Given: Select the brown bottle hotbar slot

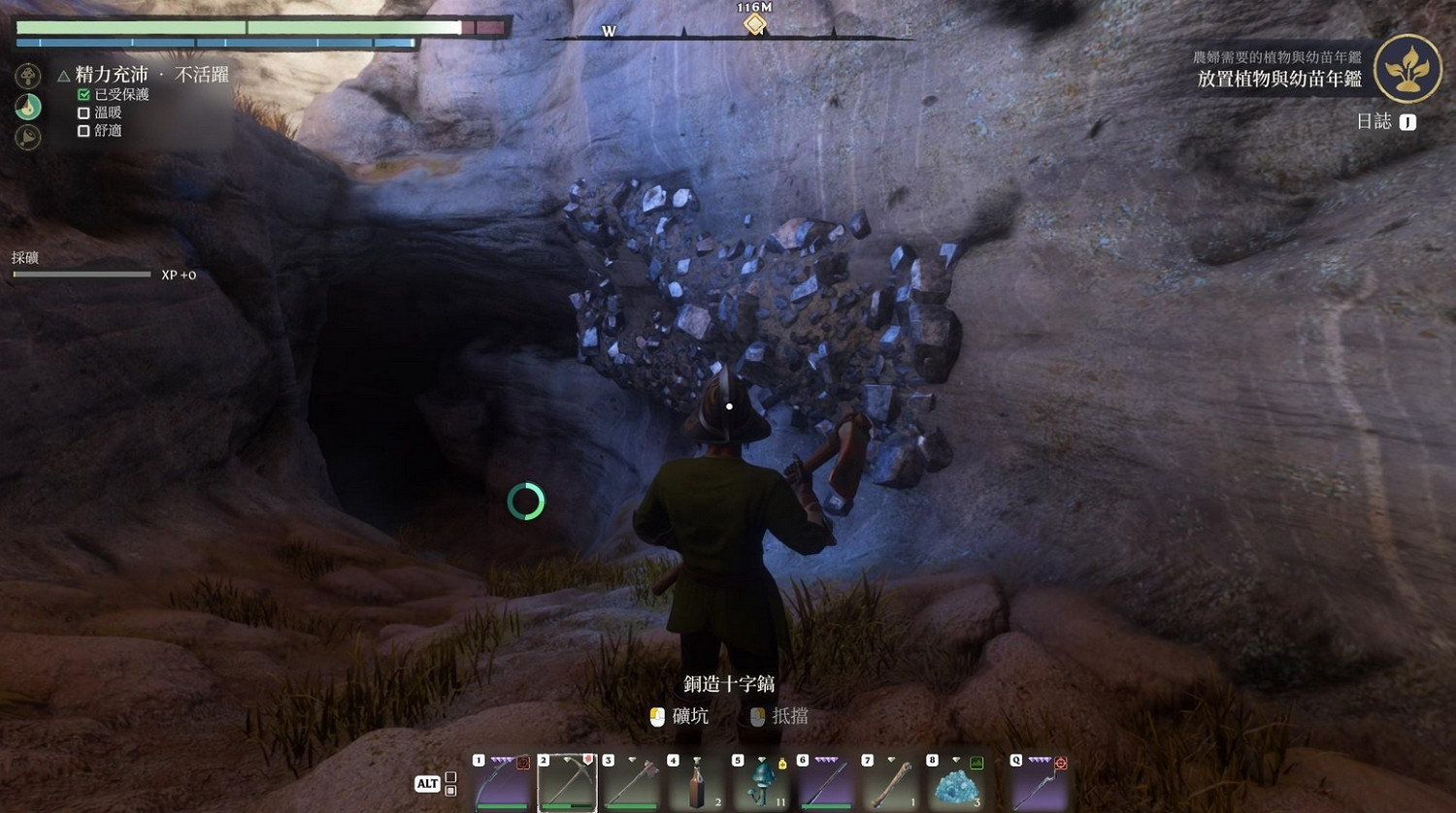Looking at the screenshot, I should tap(696, 782).
